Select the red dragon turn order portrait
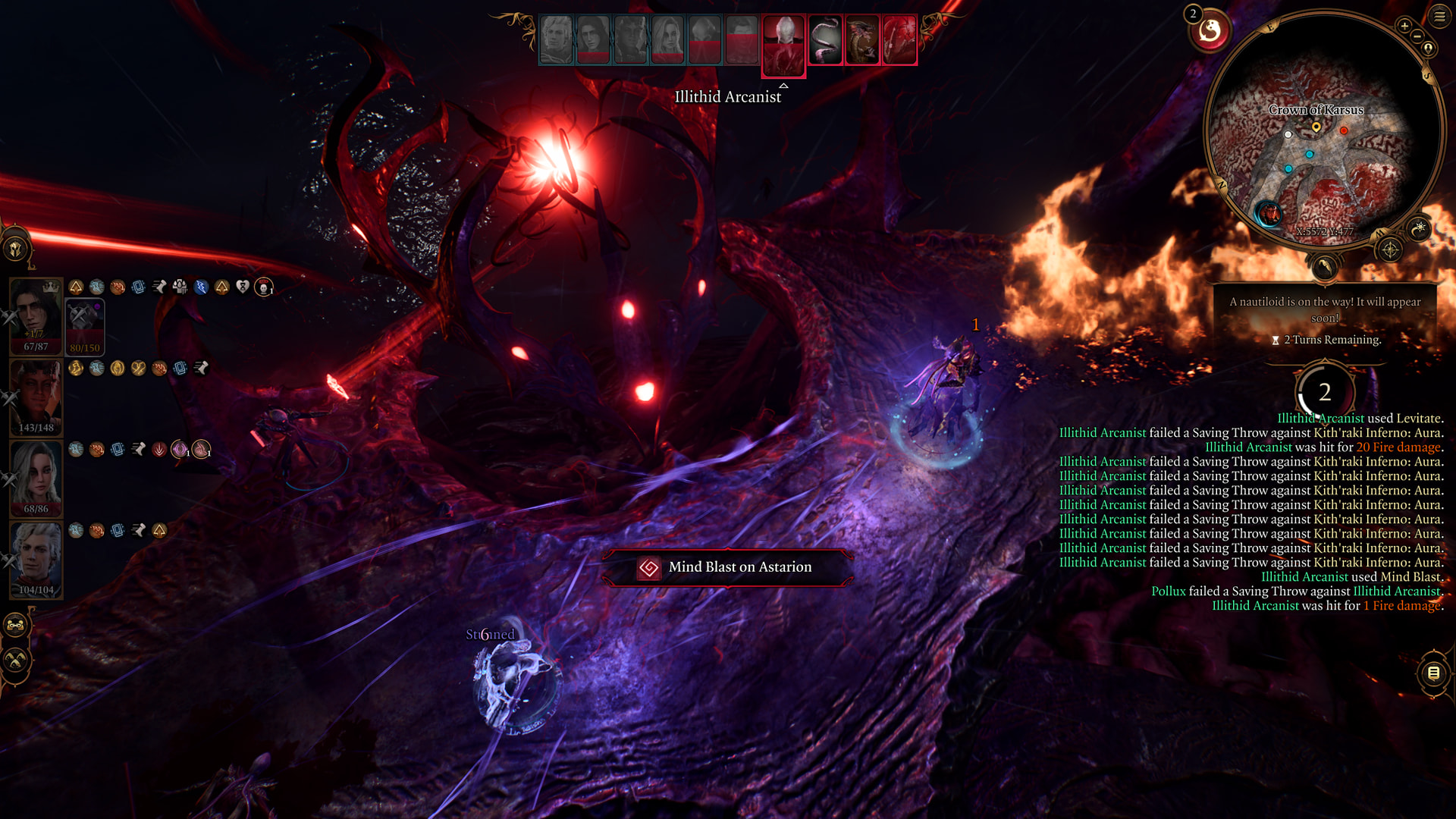 [862, 39]
